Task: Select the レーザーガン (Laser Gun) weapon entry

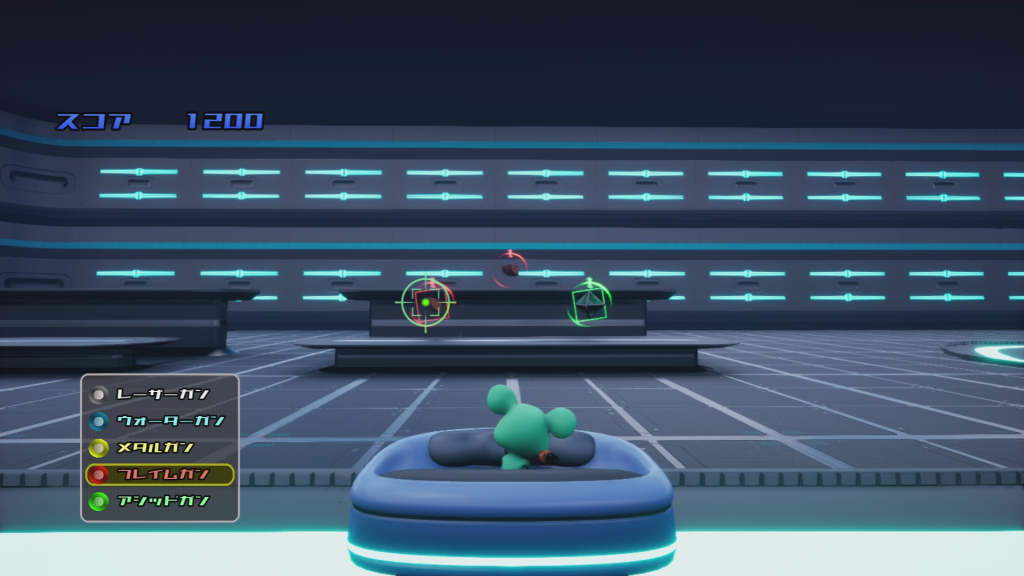Action: 160,393
